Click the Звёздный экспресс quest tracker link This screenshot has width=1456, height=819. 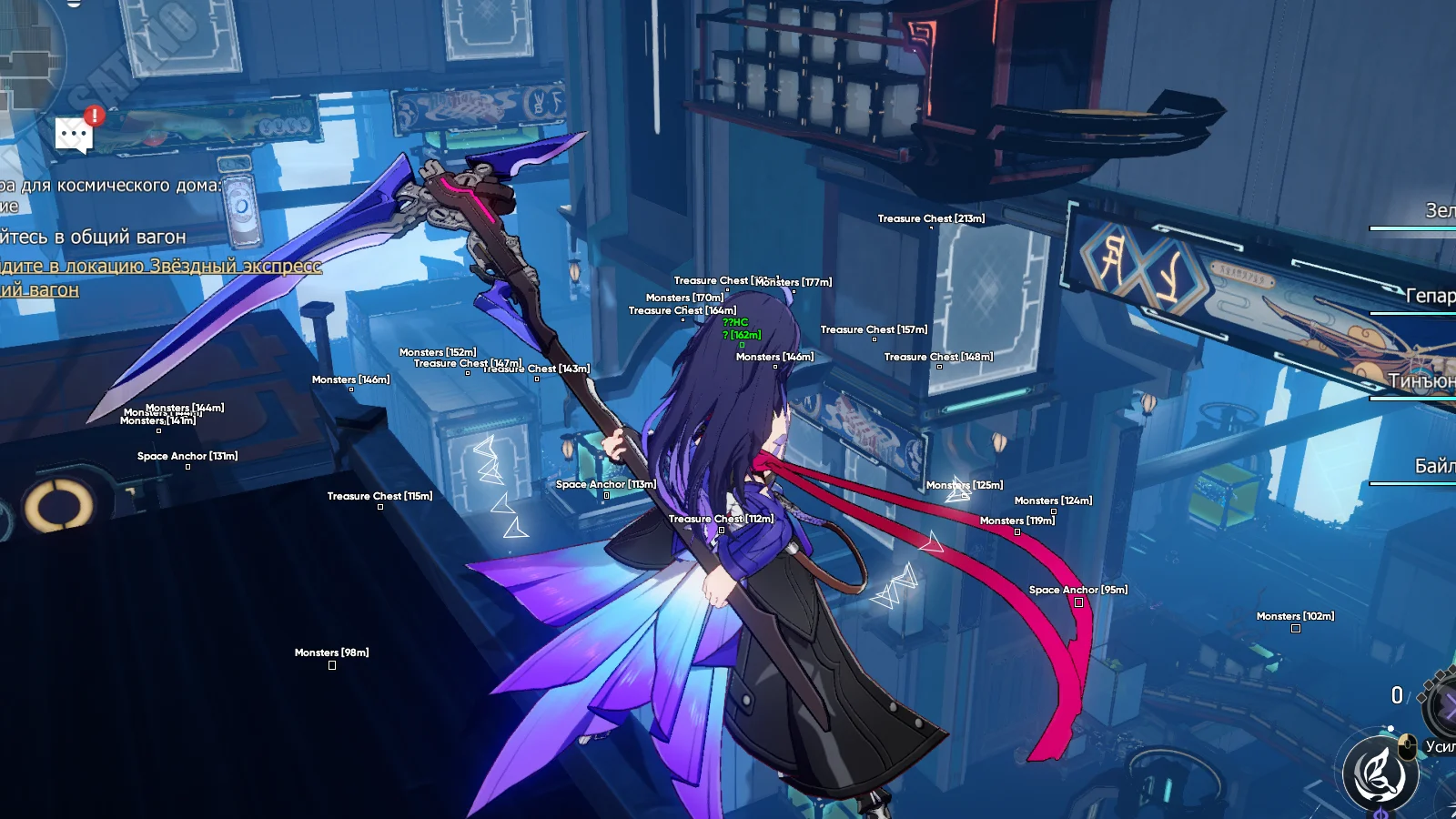(x=160, y=267)
